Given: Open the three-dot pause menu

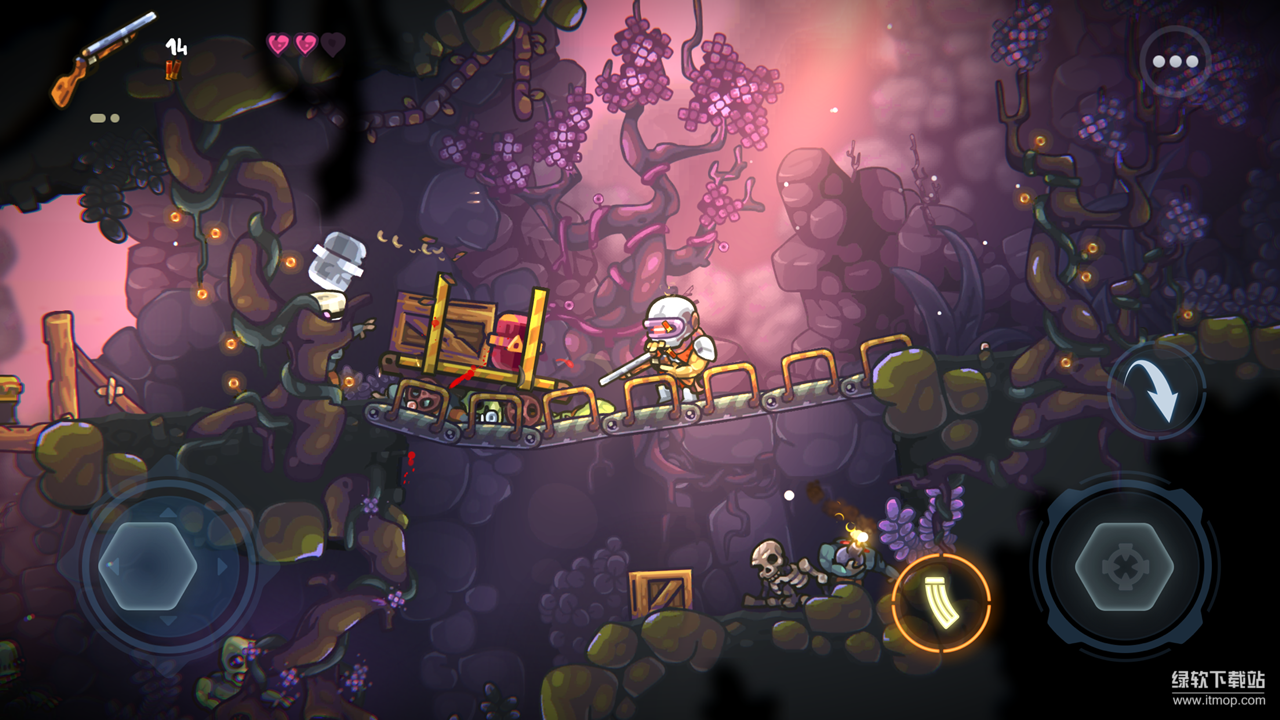Looking at the screenshot, I should 1175,62.
